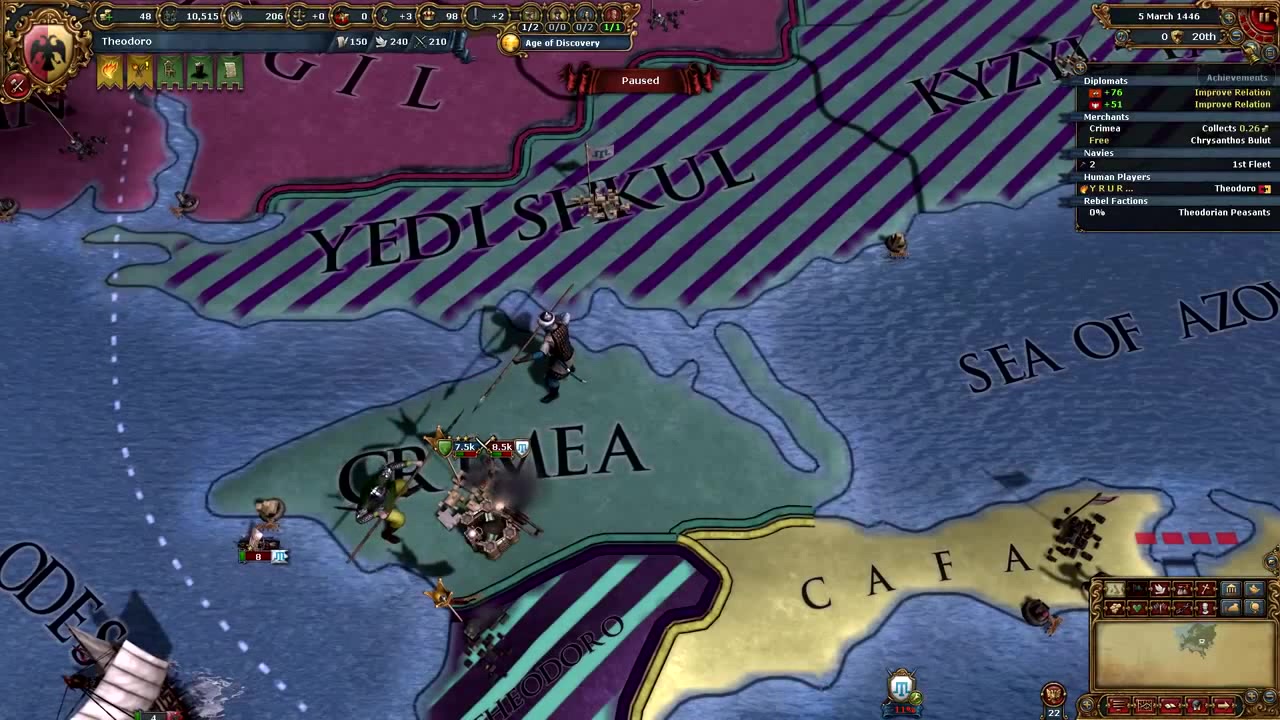Open the ledger book icon near the minimap
Image resolution: width=1280 pixels, height=720 pixels.
pyautogui.click(x=1167, y=705)
